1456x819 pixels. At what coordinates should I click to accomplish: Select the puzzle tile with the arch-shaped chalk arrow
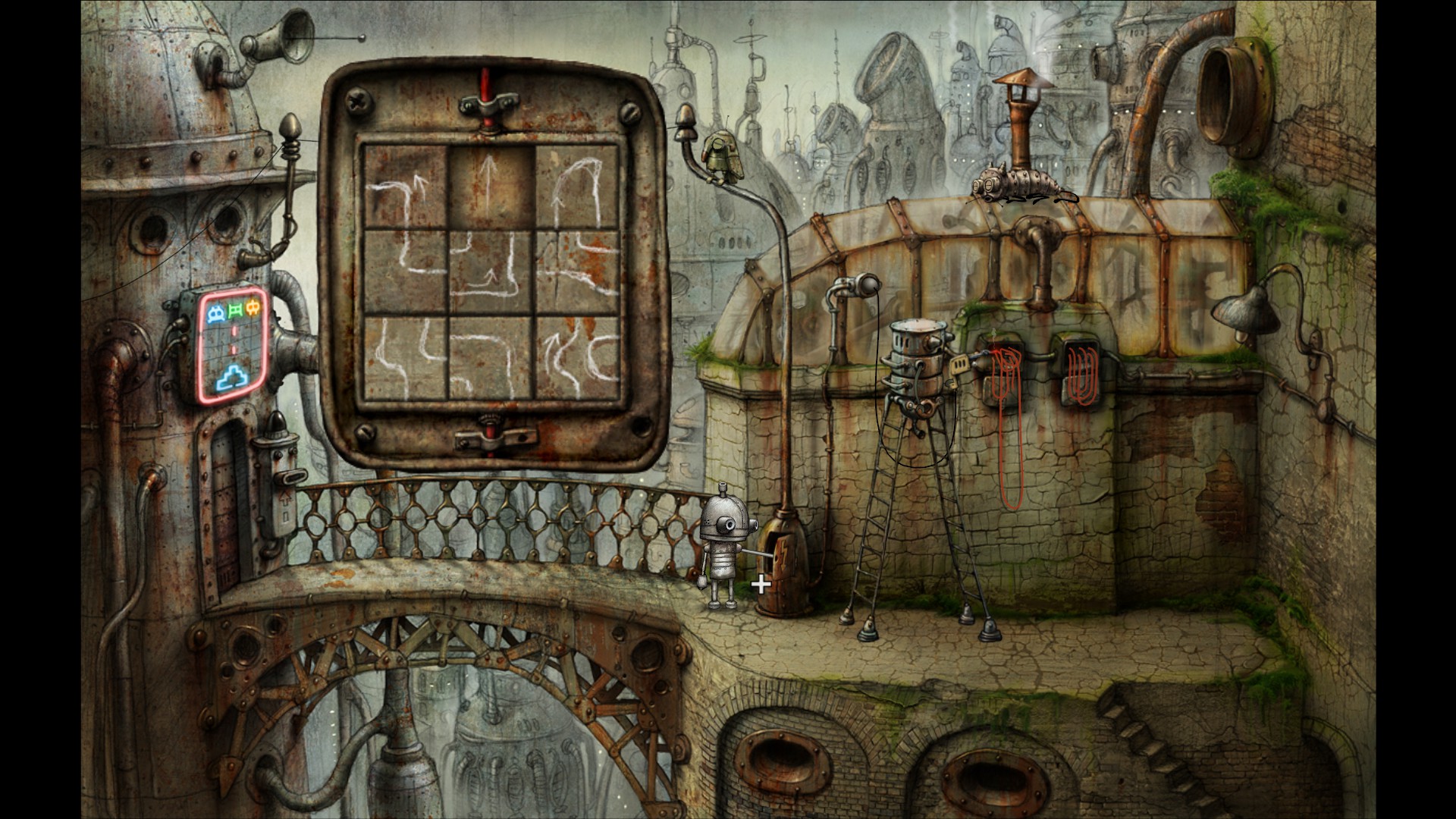click(577, 187)
